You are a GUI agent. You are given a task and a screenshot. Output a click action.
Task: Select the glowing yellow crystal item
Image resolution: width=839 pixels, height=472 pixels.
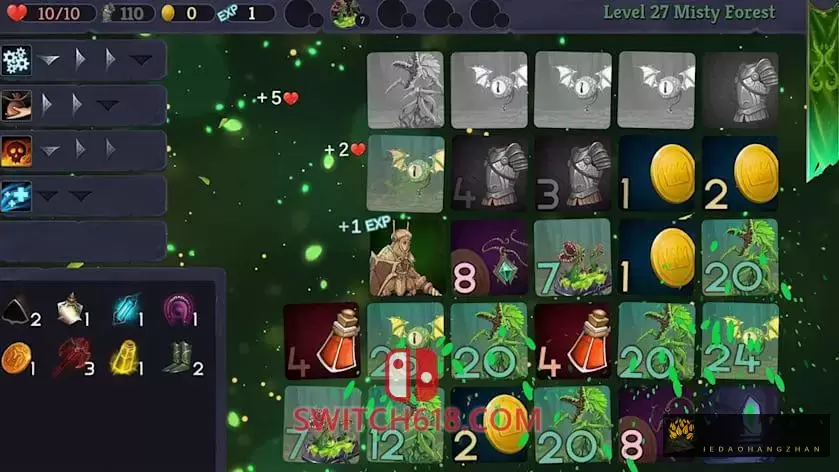pyautogui.click(x=123, y=356)
